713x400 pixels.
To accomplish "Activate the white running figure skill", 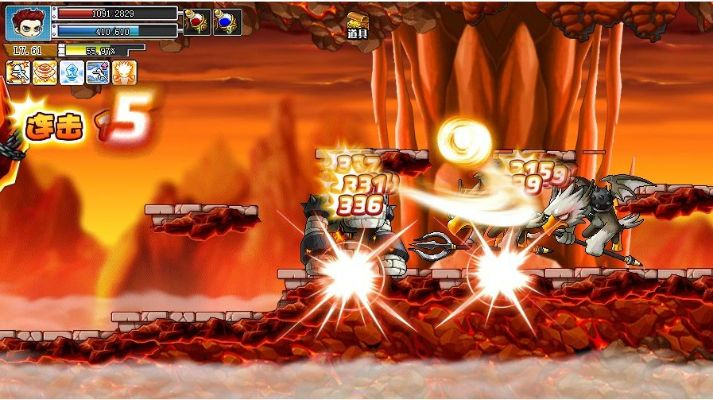I will pyautogui.click(x=18, y=72).
